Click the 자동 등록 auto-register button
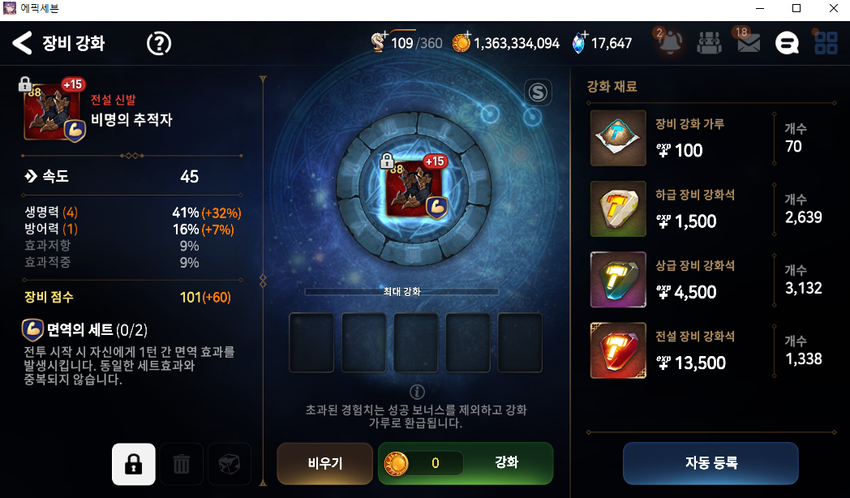850x498 pixels. [x=711, y=463]
